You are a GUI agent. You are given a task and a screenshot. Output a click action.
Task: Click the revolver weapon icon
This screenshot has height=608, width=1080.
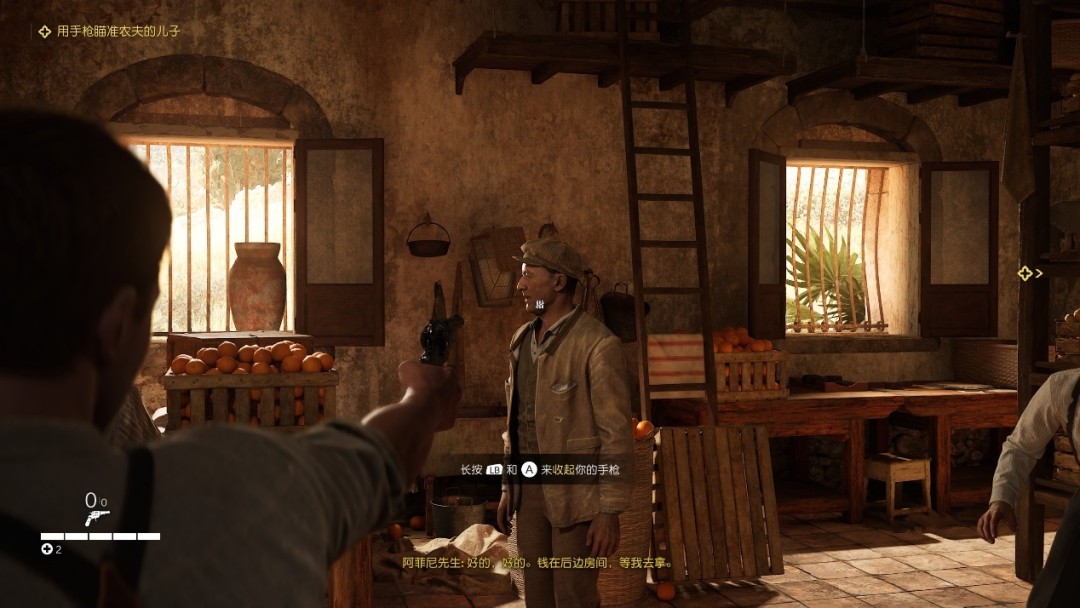point(97,518)
